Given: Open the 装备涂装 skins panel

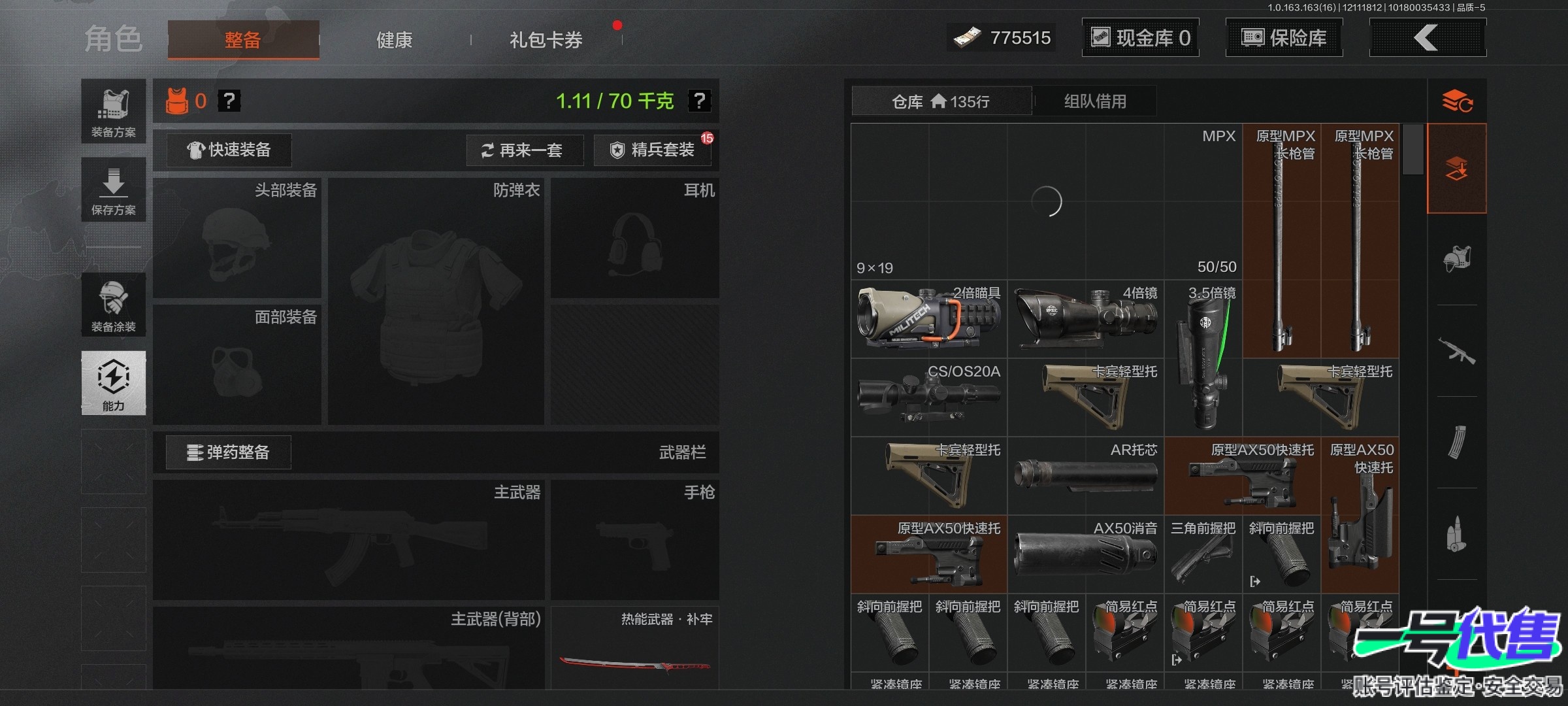Looking at the screenshot, I should [113, 305].
